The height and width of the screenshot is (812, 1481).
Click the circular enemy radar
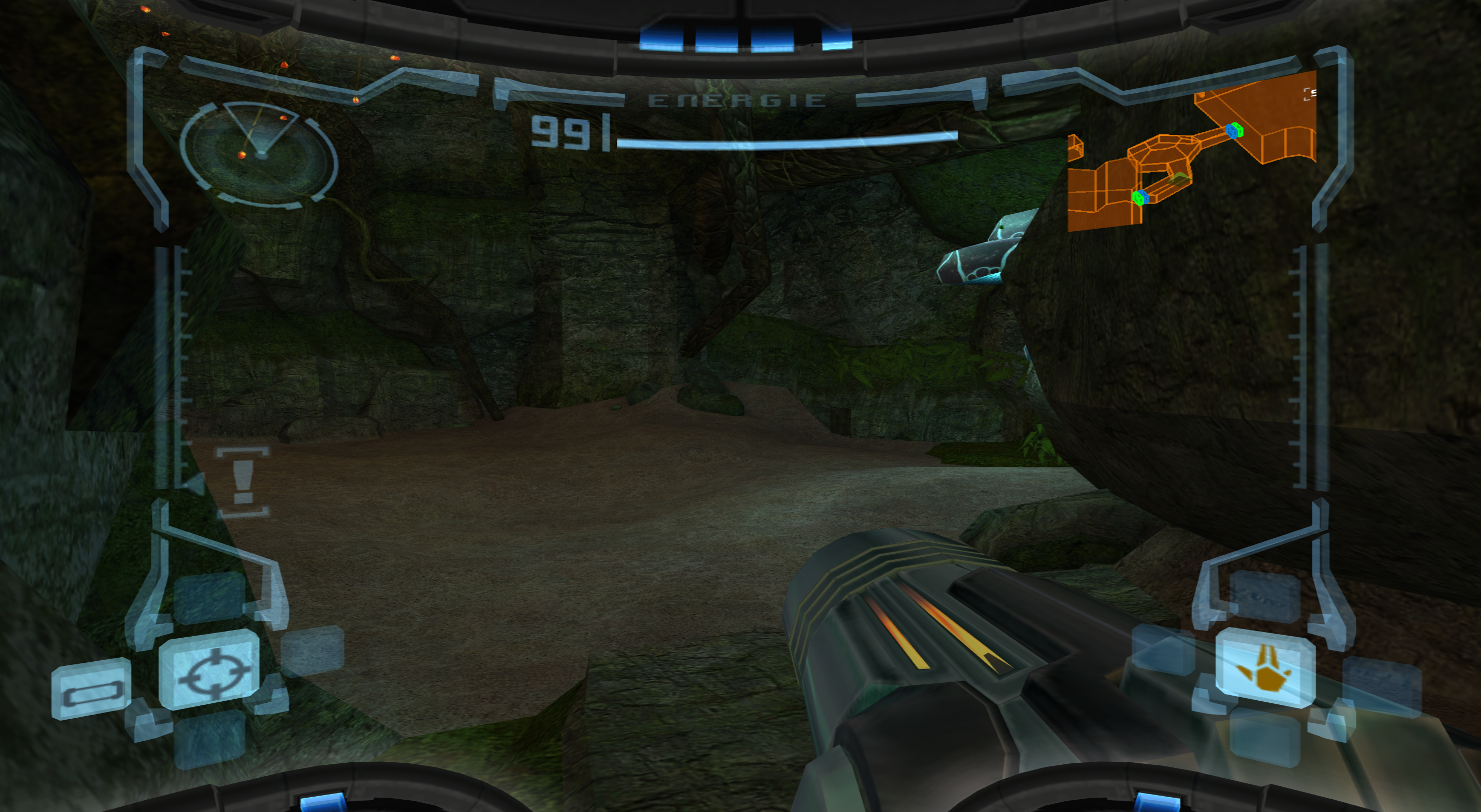pos(260,153)
